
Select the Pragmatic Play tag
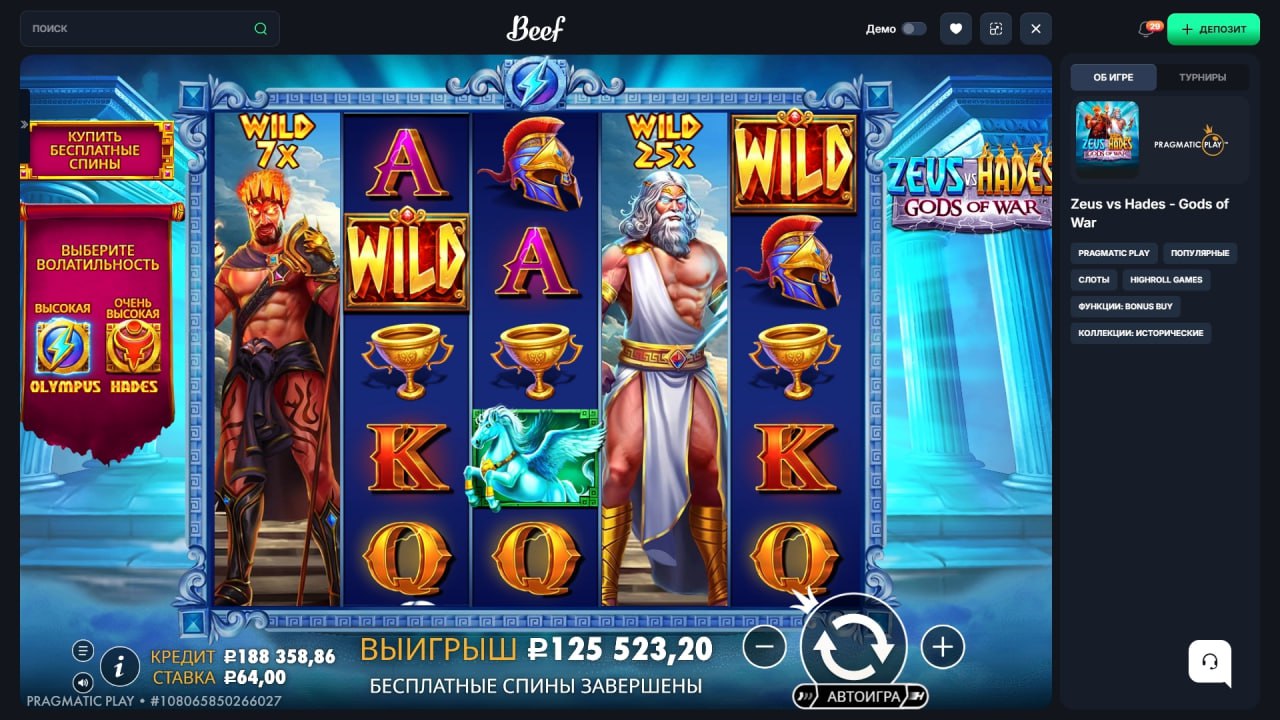tap(1113, 253)
